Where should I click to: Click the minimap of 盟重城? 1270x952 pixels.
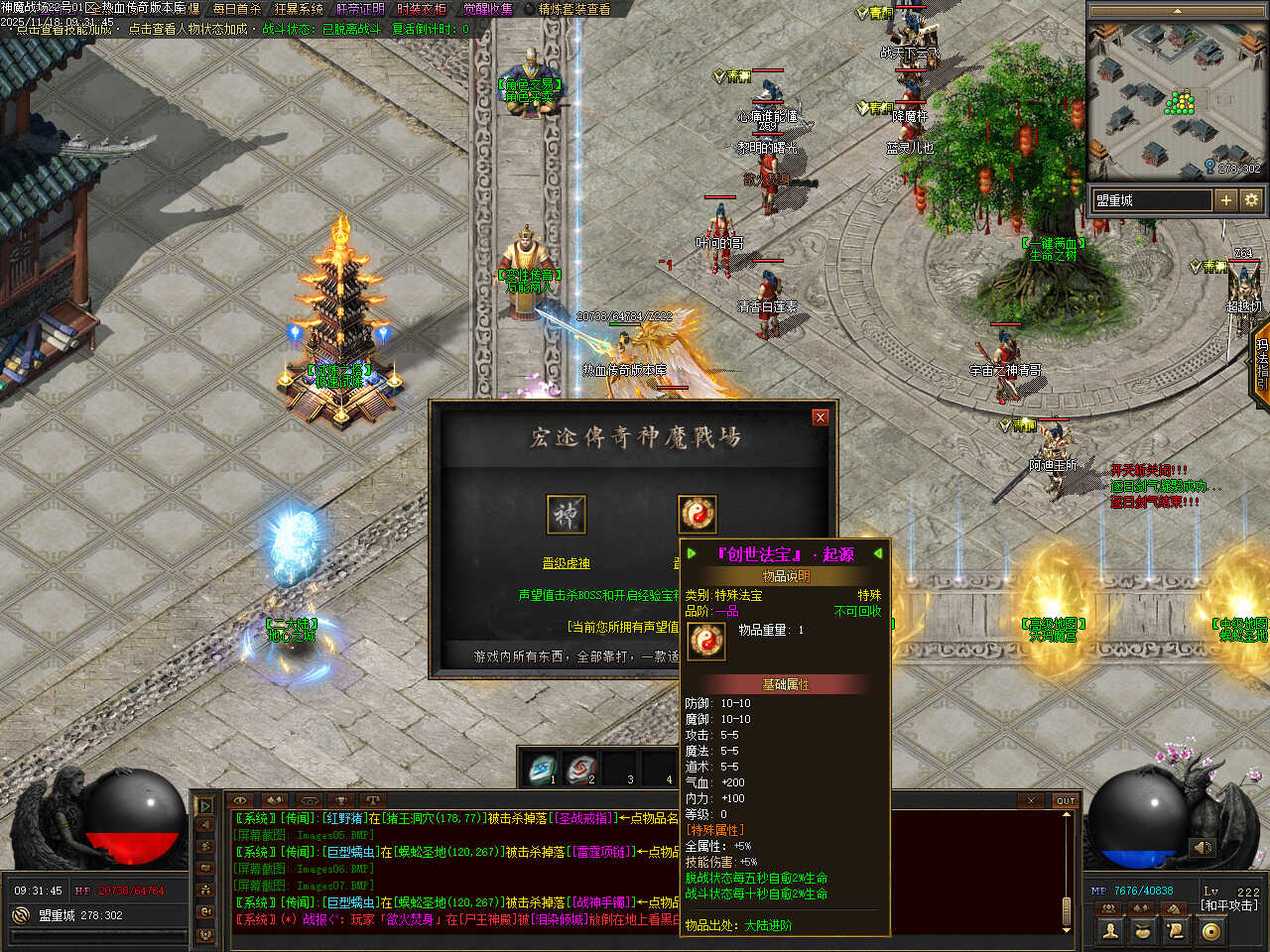pyautogui.click(x=1178, y=99)
